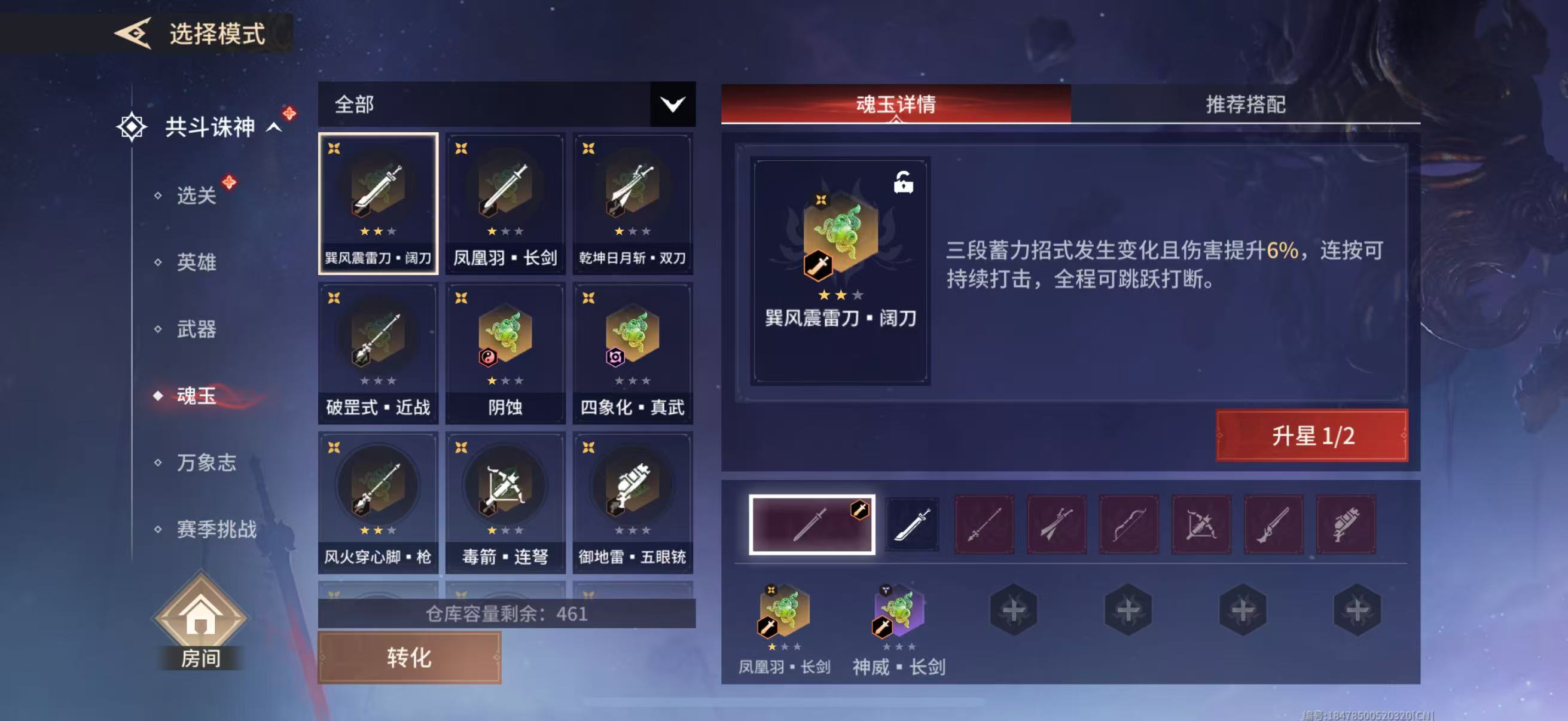
Task: Tap the 转化 convert button
Action: coord(409,657)
